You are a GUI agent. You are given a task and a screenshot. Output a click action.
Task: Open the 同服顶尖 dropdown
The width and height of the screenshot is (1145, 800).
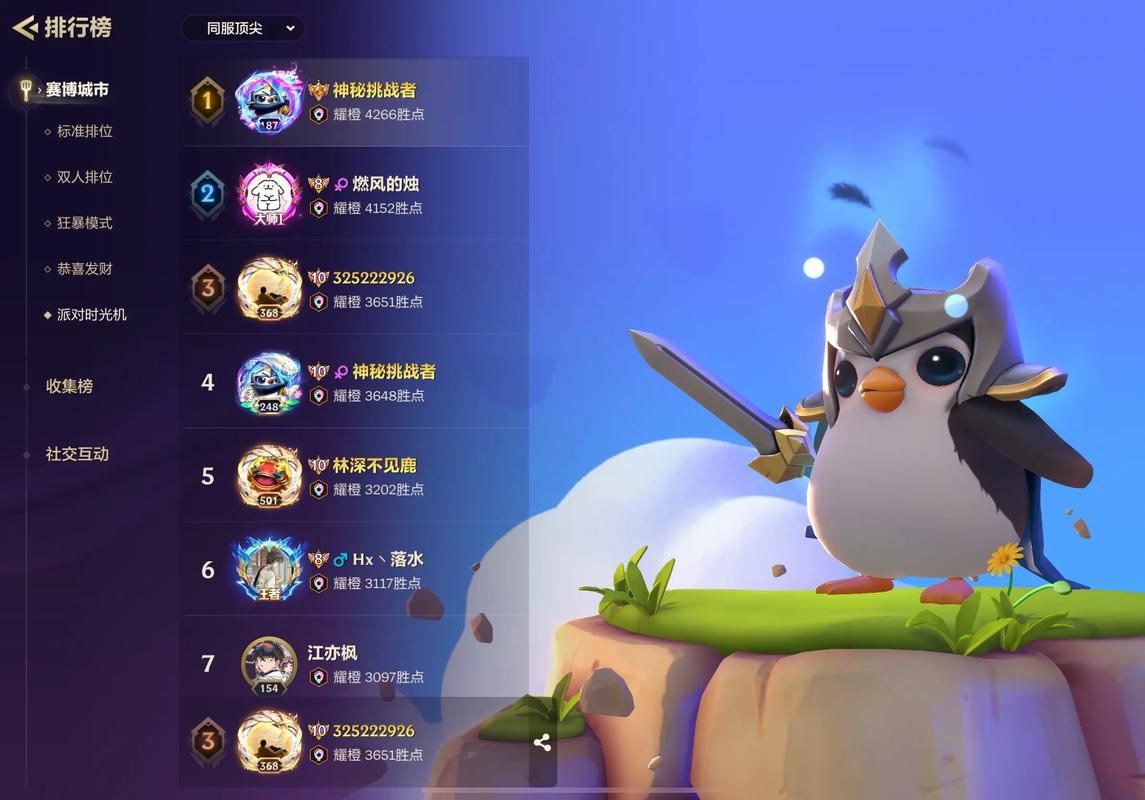click(243, 28)
